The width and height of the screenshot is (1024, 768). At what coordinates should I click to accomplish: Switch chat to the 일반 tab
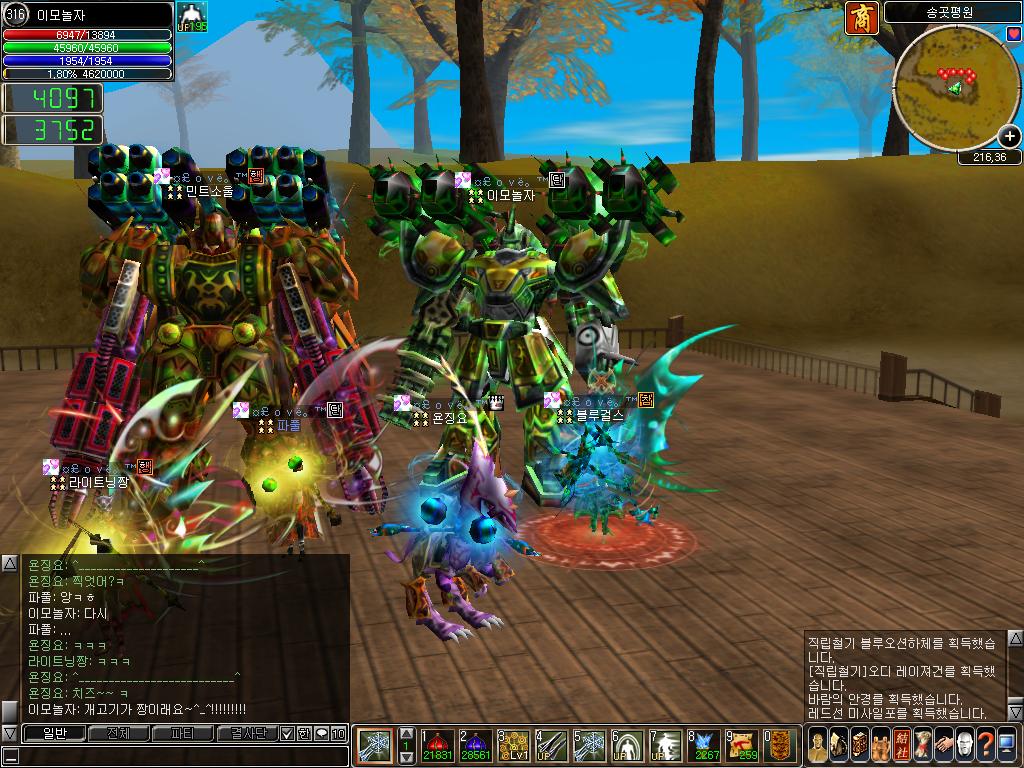click(x=53, y=733)
